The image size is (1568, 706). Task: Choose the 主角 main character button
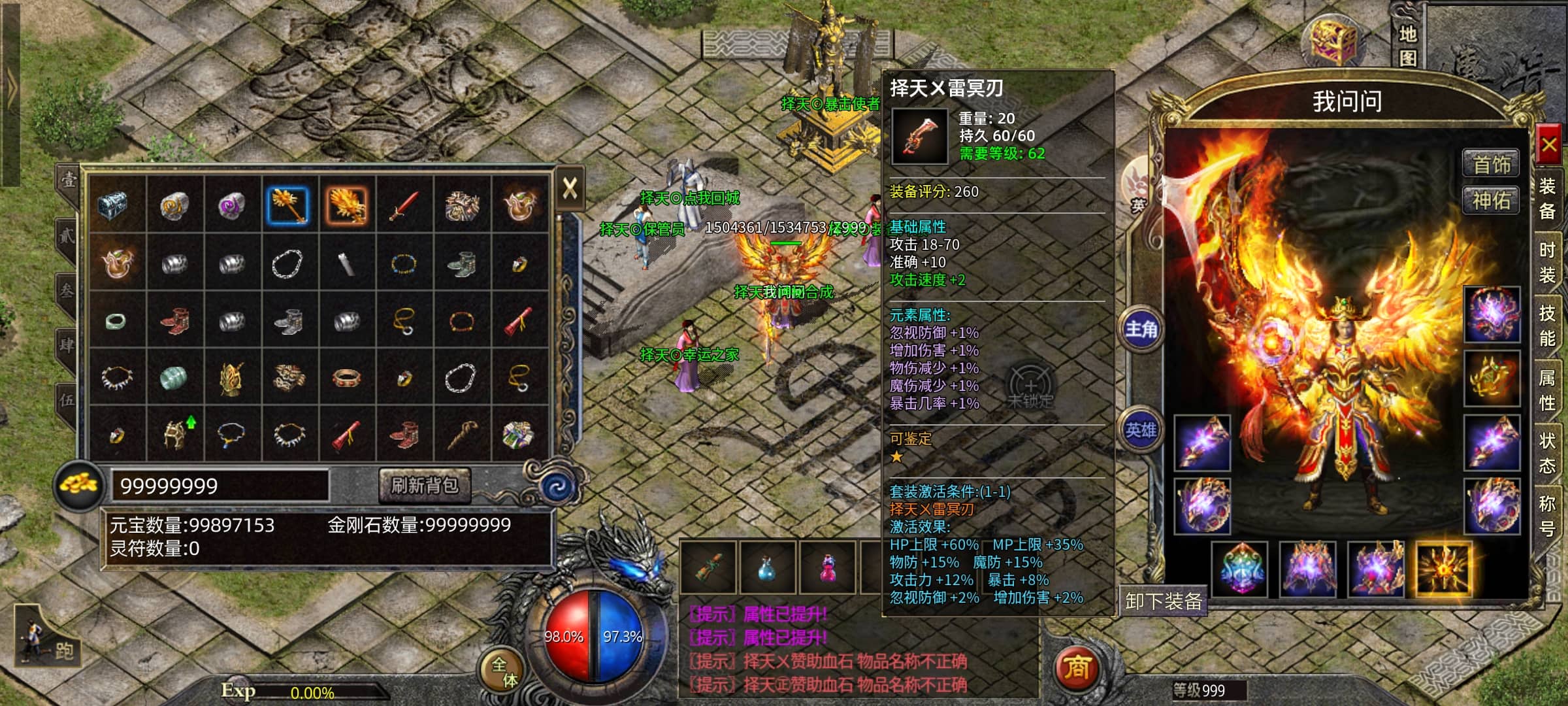1141,329
